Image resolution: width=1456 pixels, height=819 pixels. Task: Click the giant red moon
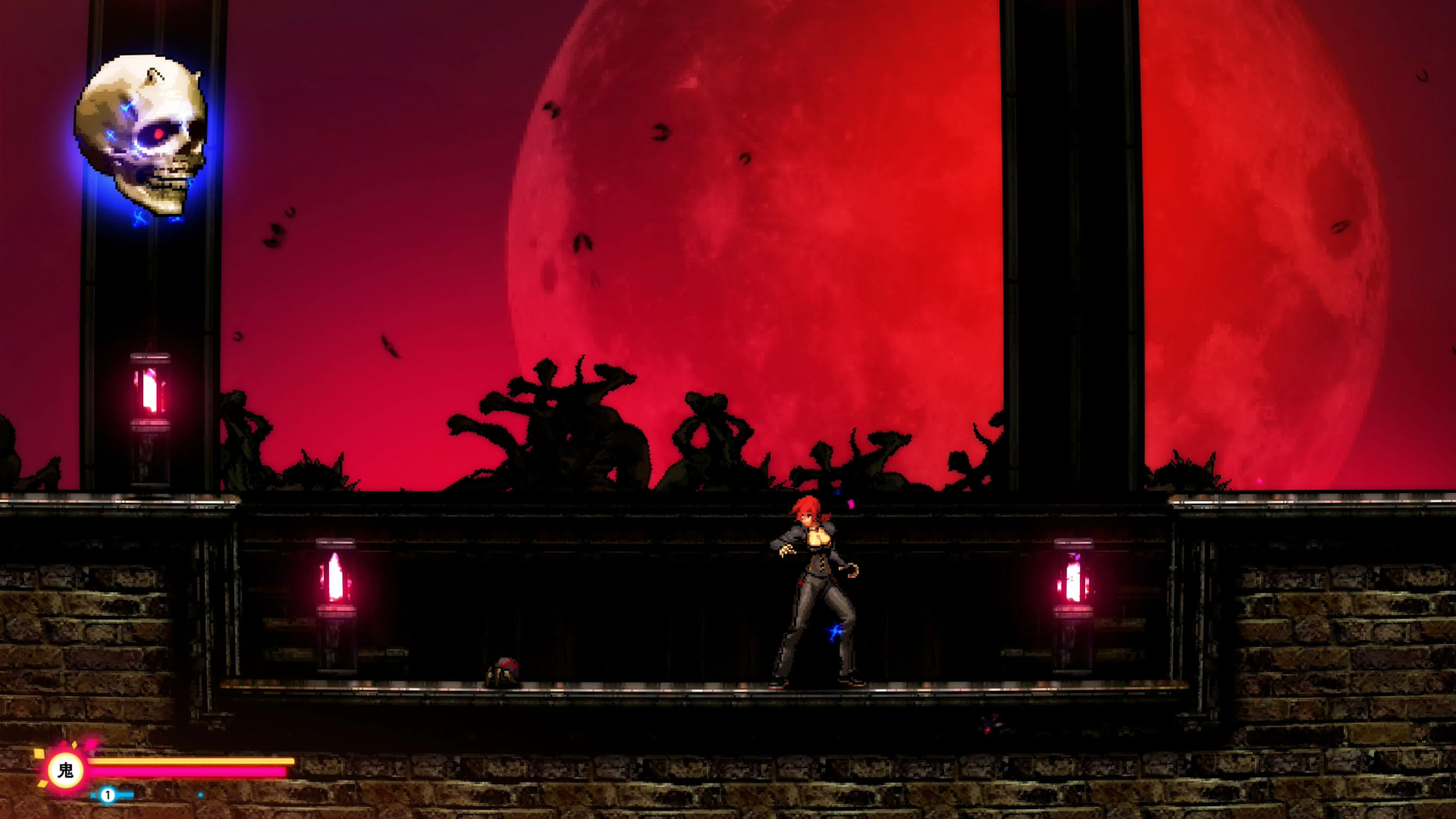pos(791,226)
